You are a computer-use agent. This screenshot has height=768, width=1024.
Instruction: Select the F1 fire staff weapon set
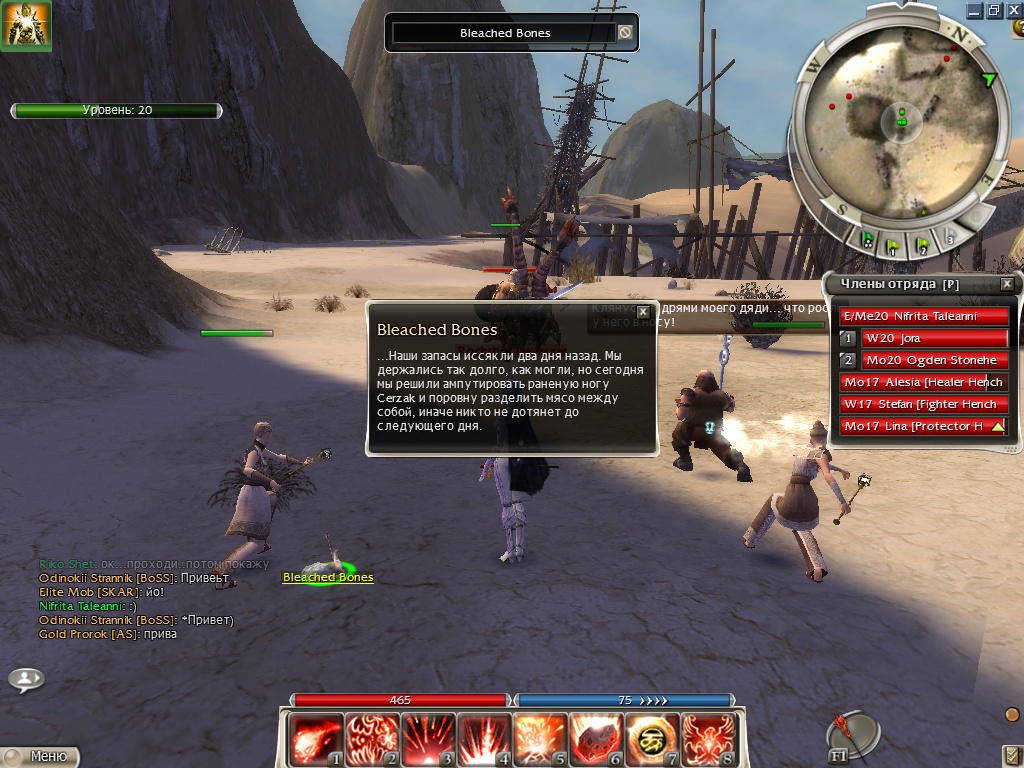853,738
